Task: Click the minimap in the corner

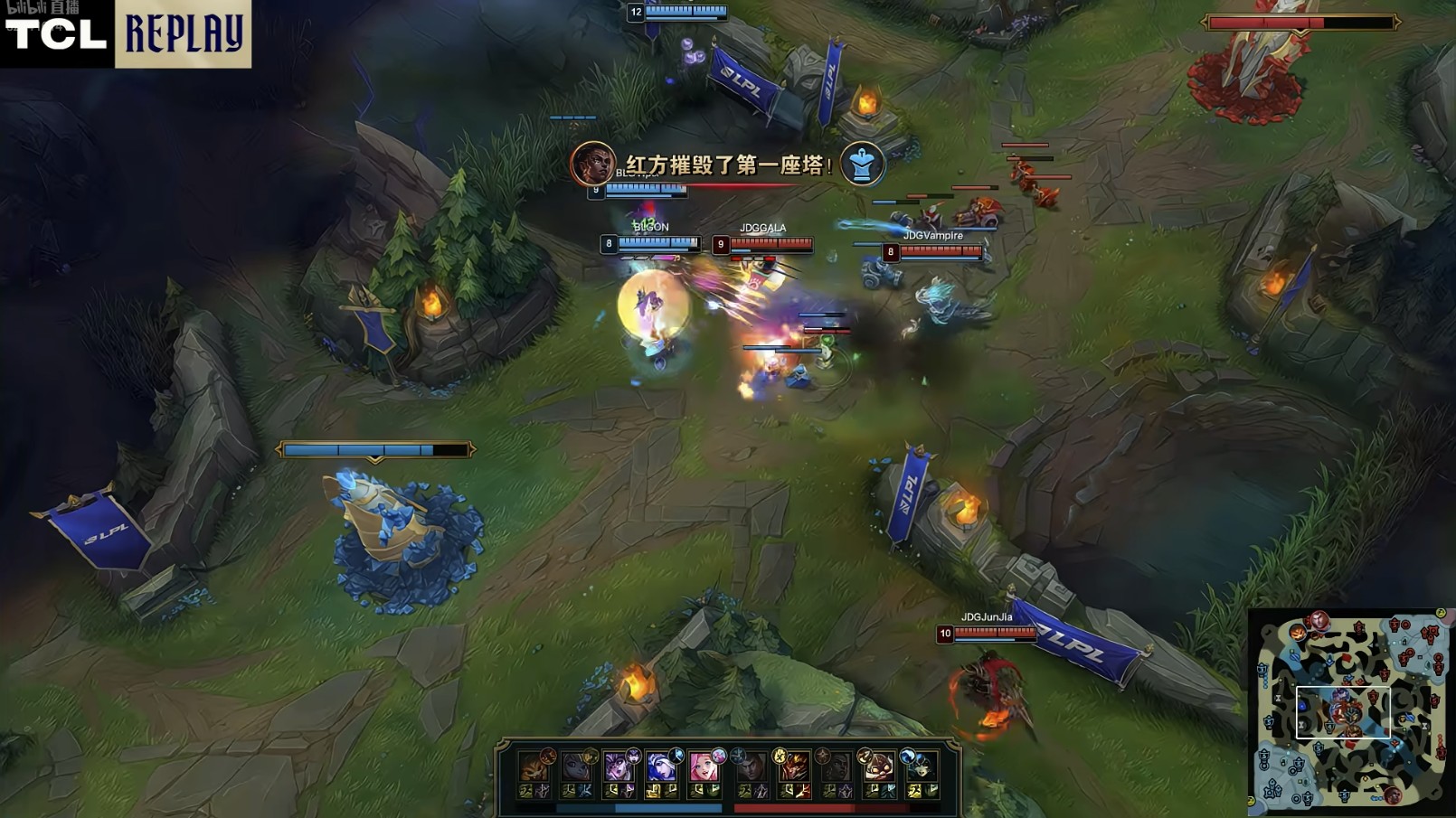Action: tap(1350, 711)
